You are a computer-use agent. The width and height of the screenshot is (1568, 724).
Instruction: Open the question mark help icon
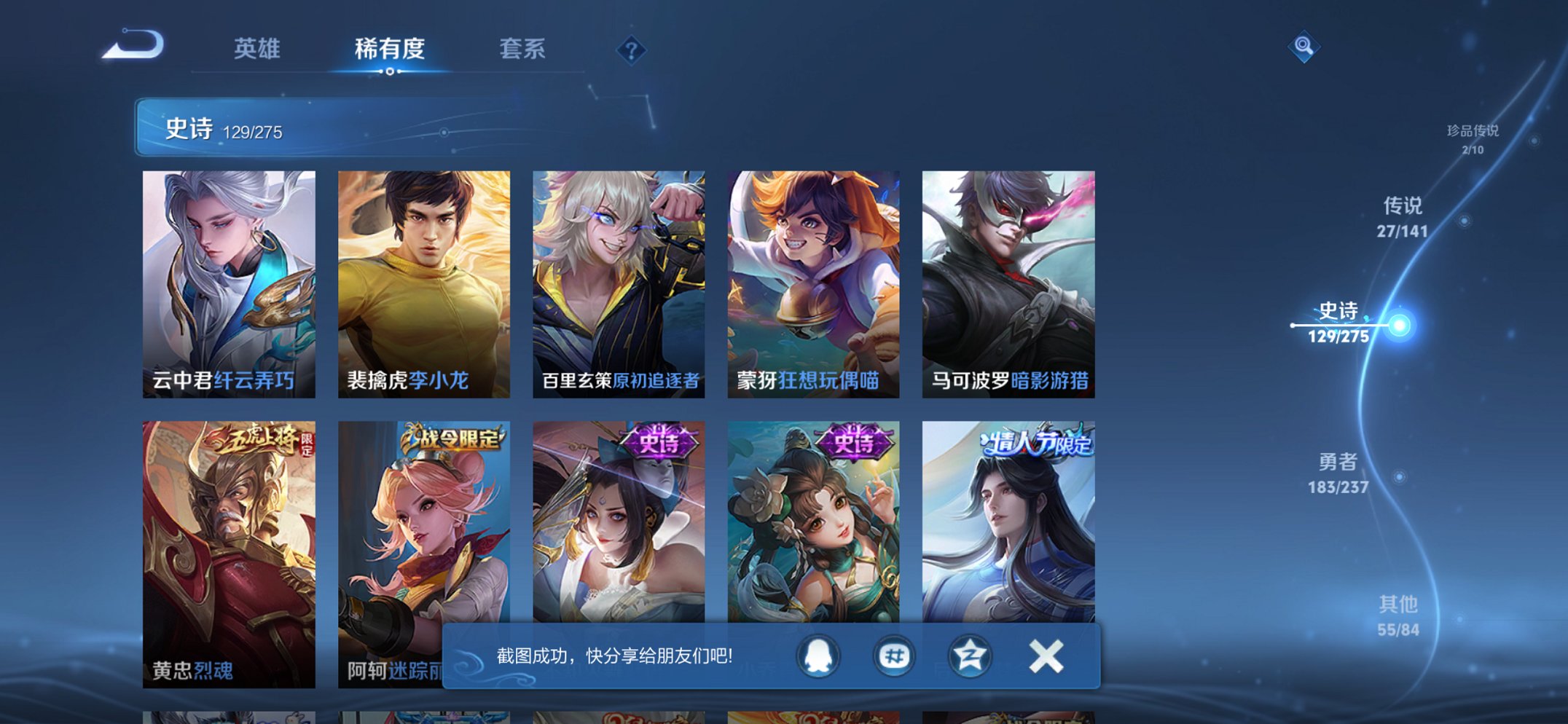(632, 50)
